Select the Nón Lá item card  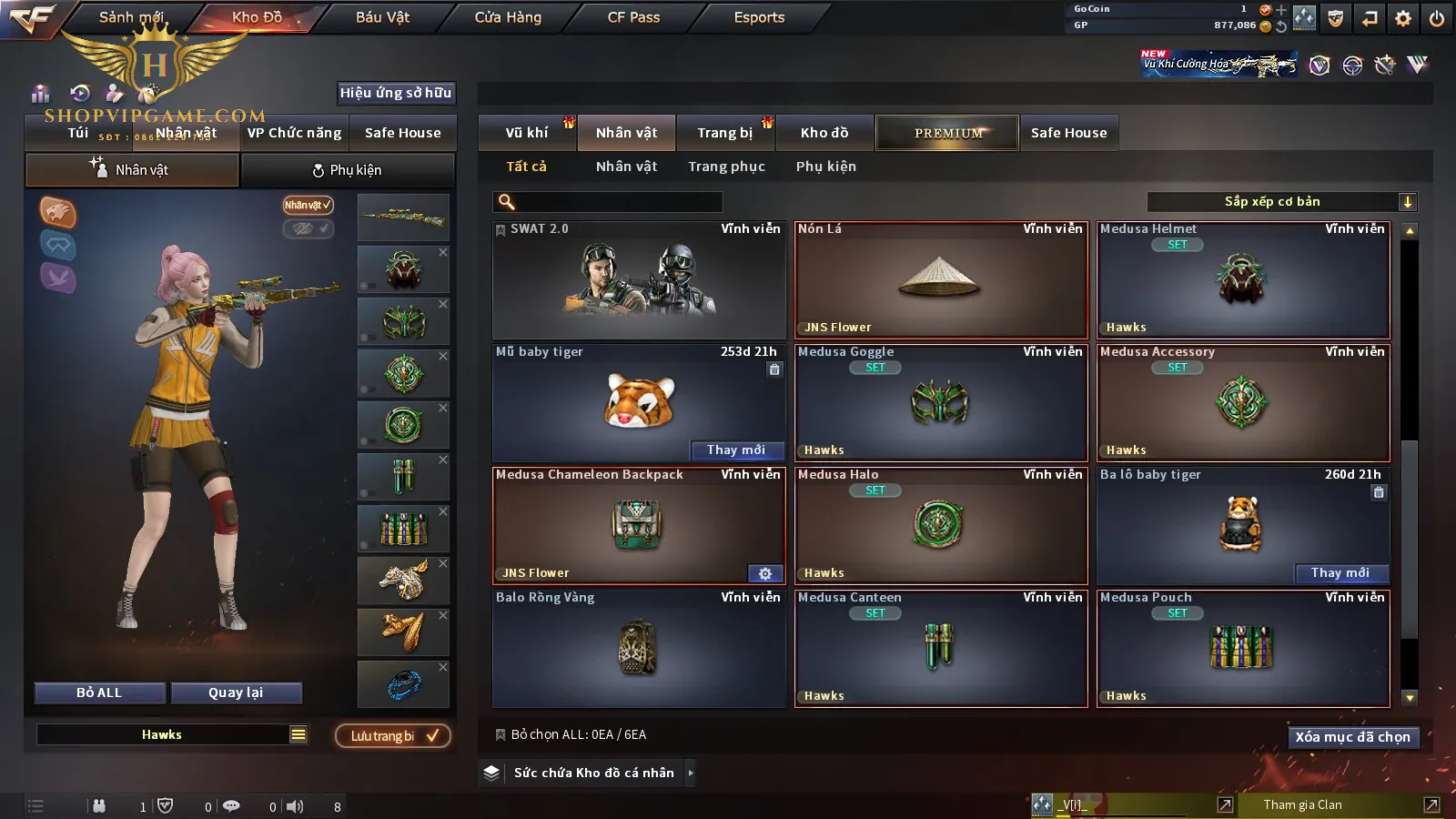tap(941, 280)
